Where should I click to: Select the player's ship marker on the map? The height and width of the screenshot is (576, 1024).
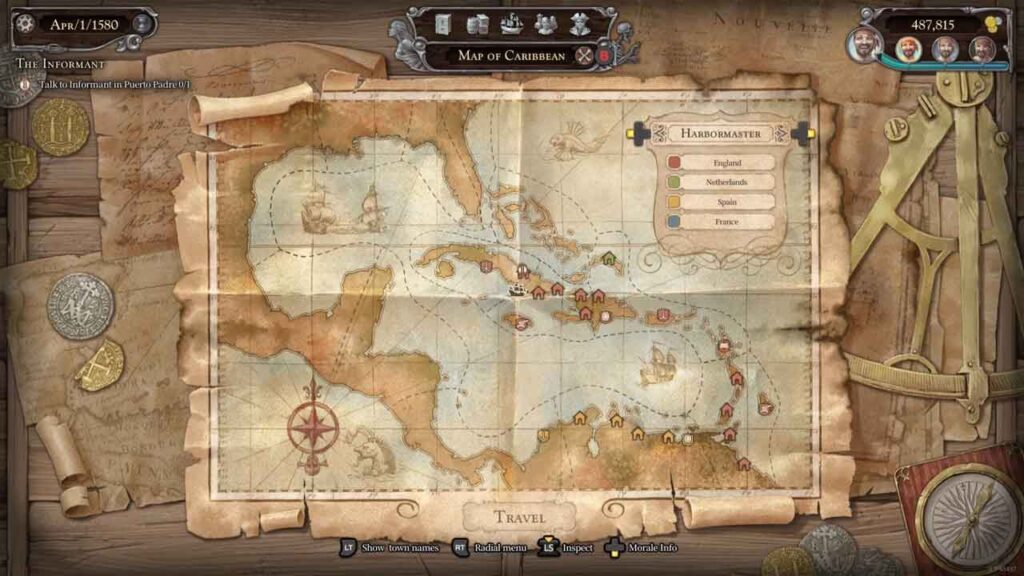tap(517, 290)
